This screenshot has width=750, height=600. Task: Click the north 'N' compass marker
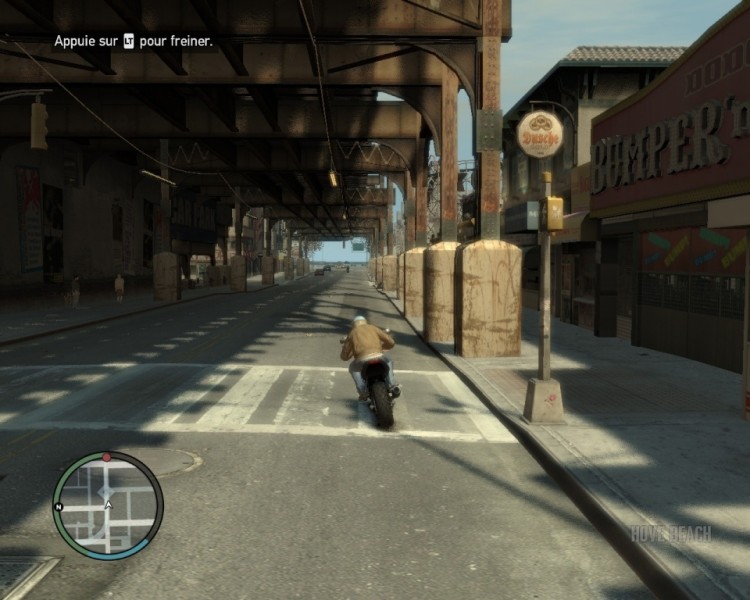pos(59,507)
